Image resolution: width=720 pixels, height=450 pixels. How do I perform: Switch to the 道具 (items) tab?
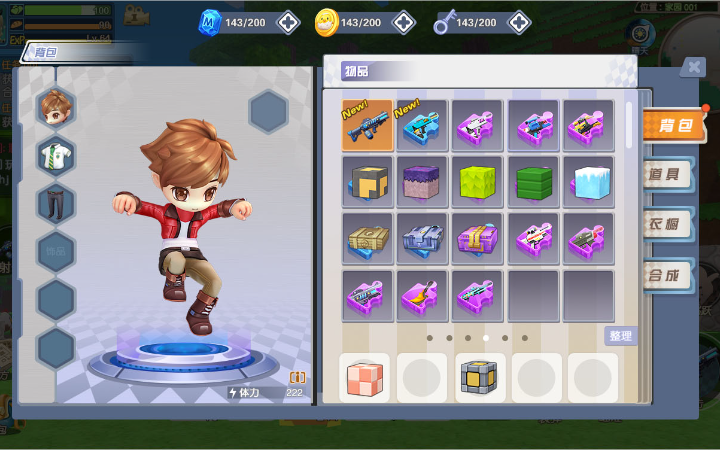coord(668,174)
